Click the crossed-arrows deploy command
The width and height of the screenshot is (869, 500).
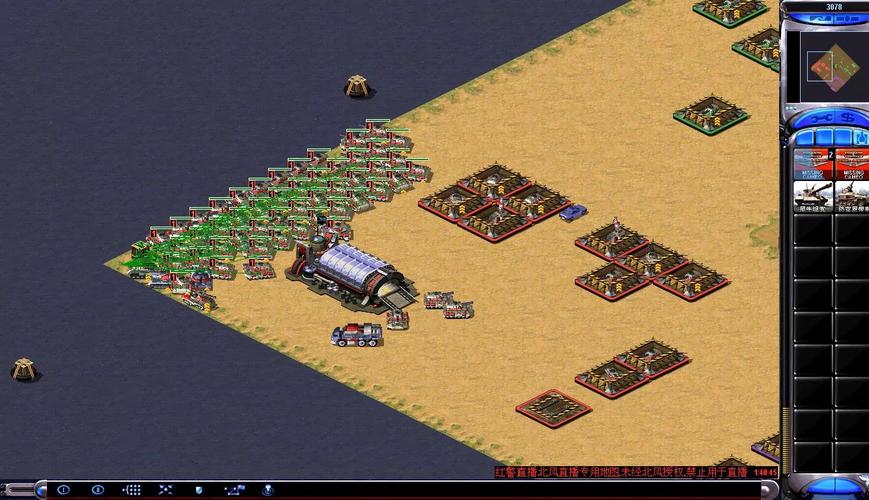[x=165, y=490]
